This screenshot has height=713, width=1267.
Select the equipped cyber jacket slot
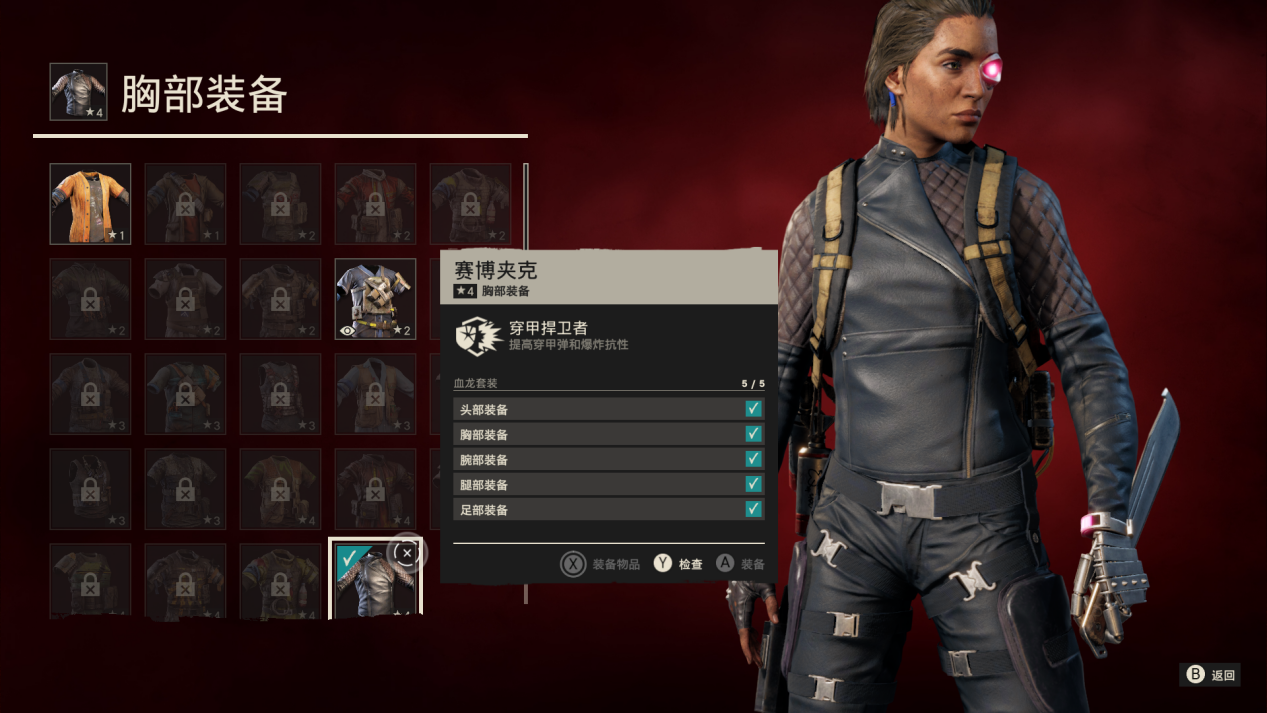pyautogui.click(x=374, y=580)
